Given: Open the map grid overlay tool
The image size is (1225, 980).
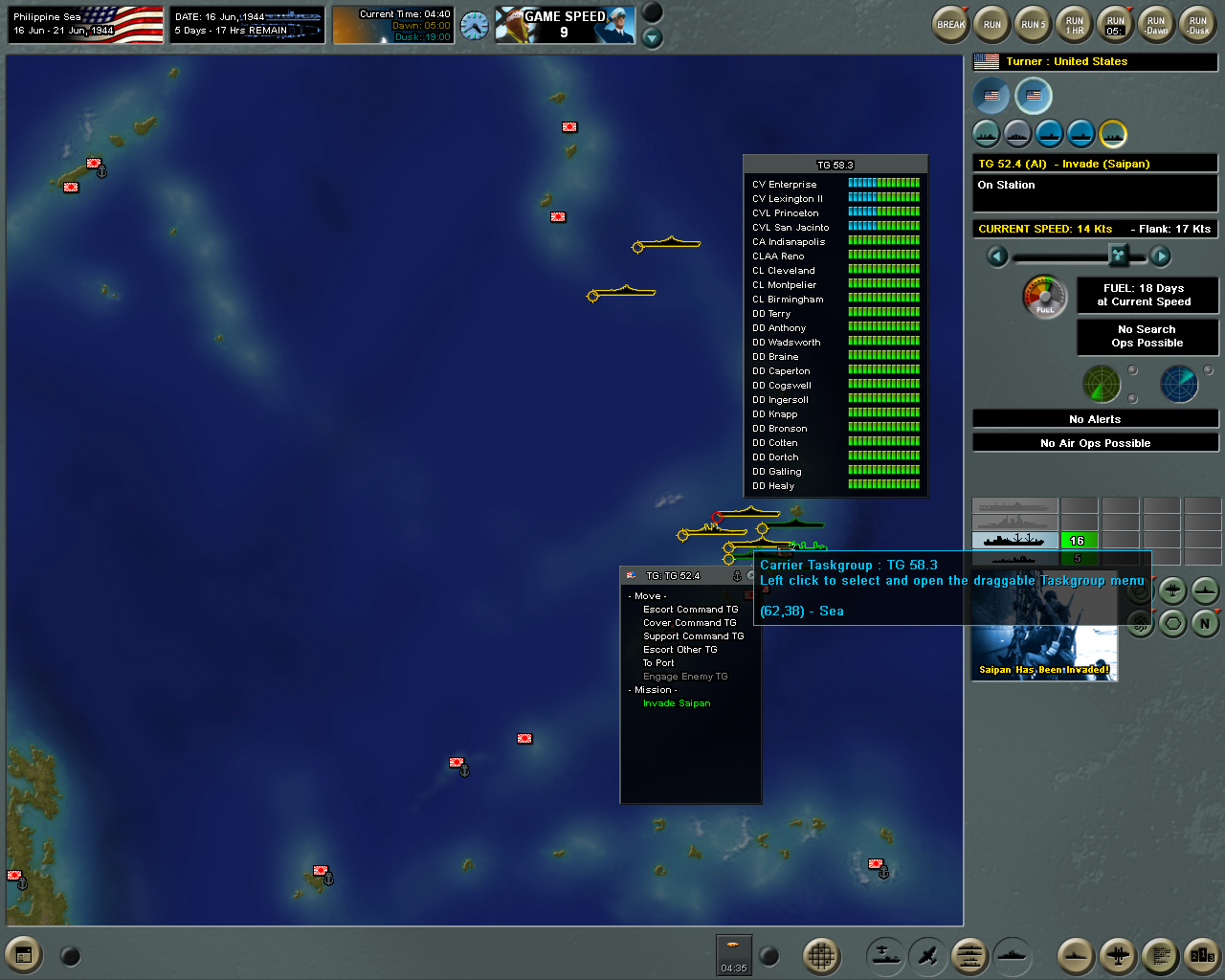Looking at the screenshot, I should click(x=821, y=955).
